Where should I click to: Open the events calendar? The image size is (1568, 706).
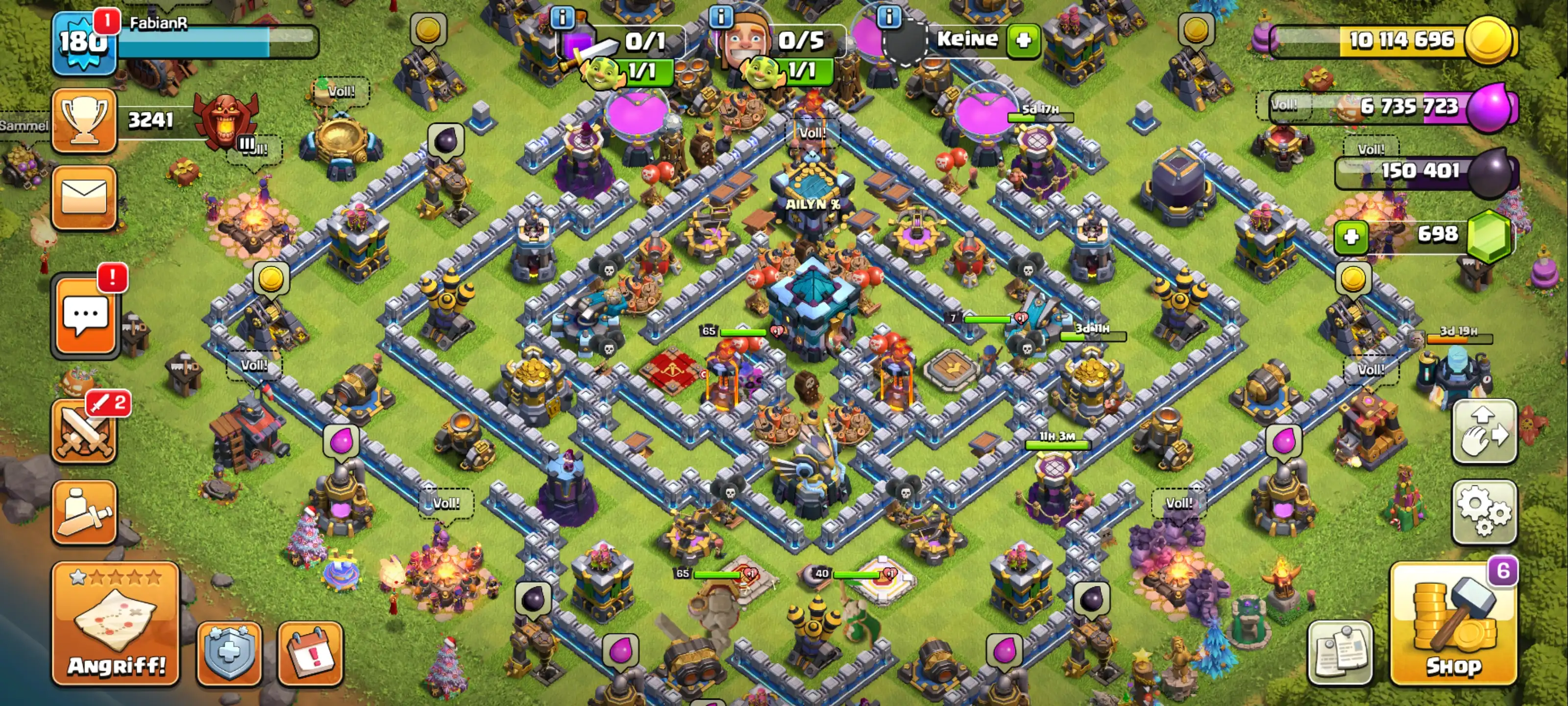[x=311, y=654]
